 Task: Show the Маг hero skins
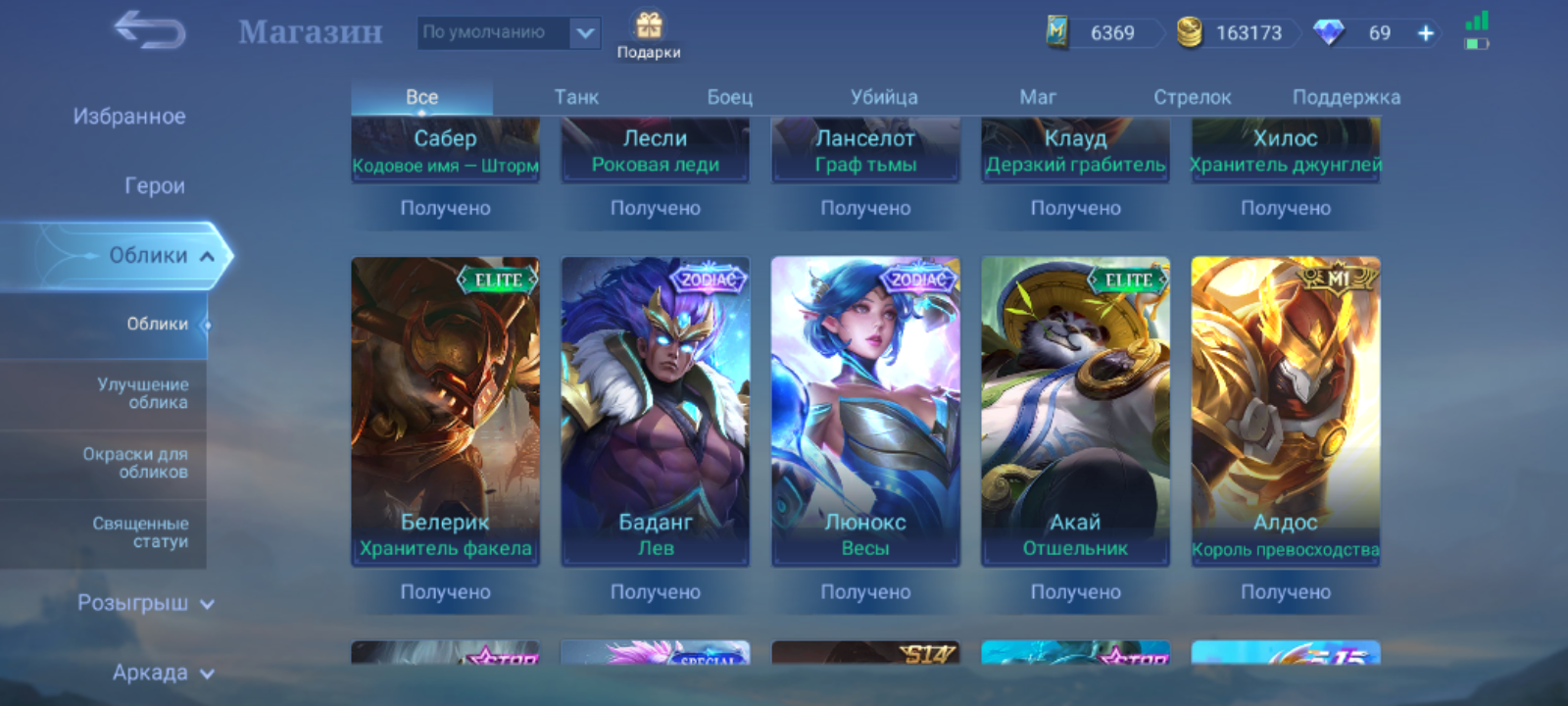coord(1038,97)
